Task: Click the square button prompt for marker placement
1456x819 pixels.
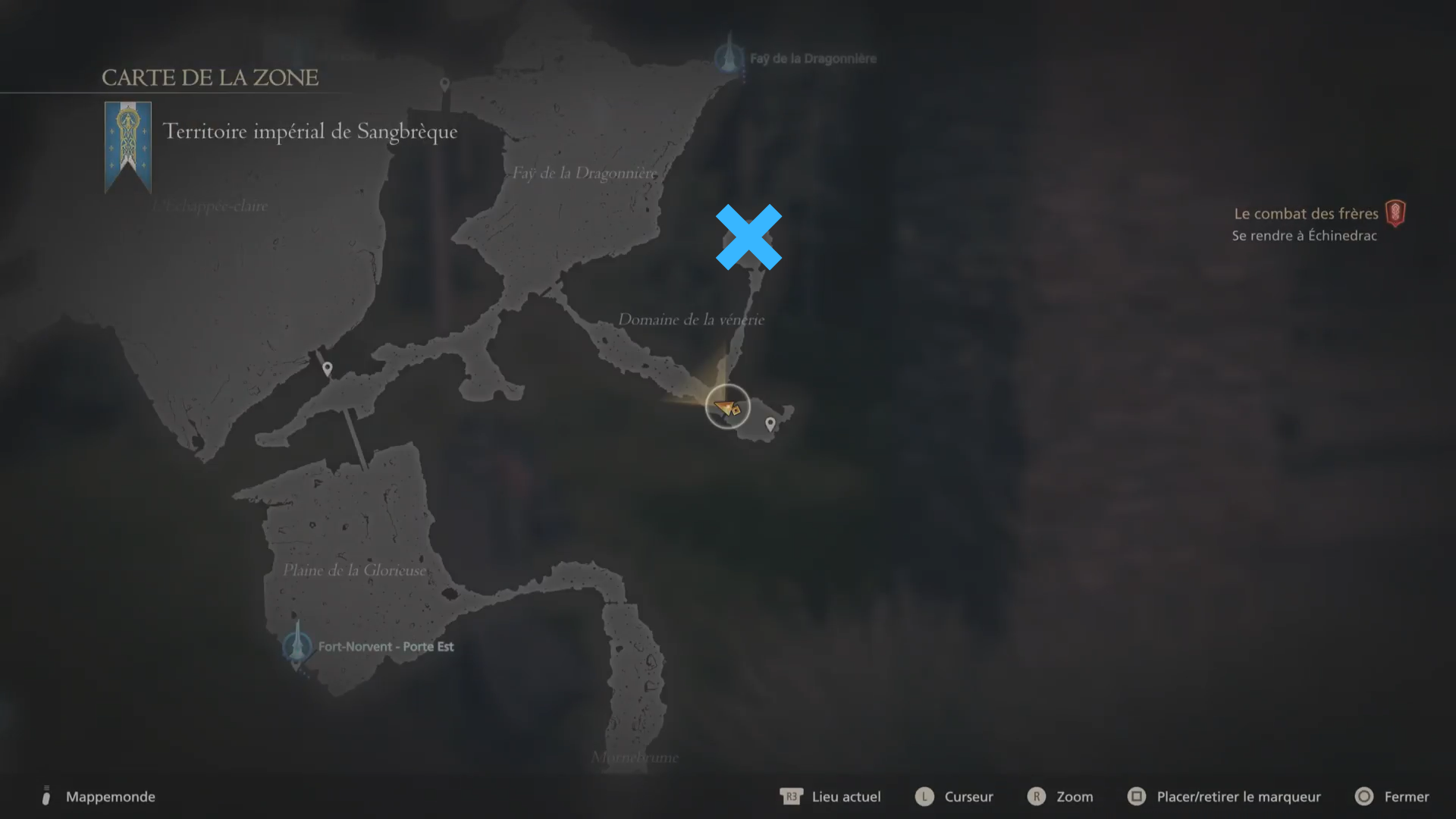Action: click(1137, 796)
